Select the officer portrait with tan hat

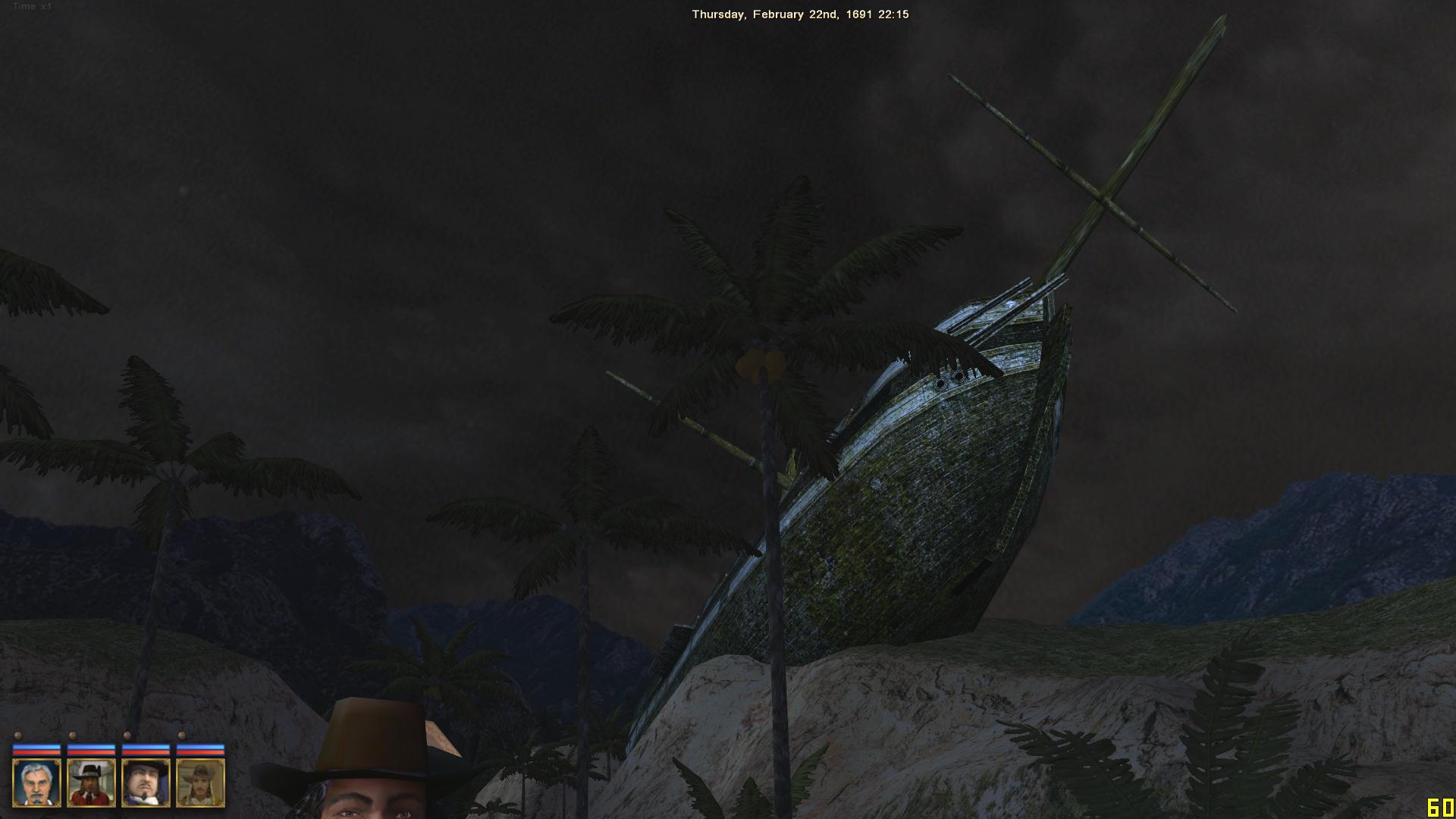[x=200, y=783]
